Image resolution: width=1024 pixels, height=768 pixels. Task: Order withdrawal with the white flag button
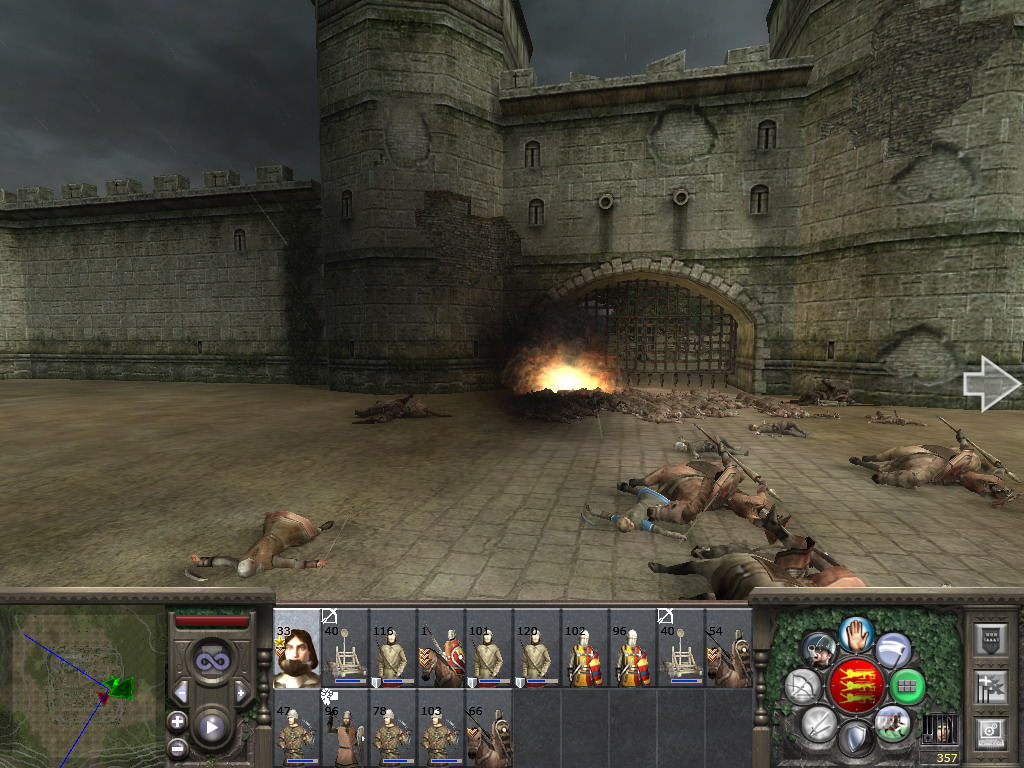click(893, 650)
